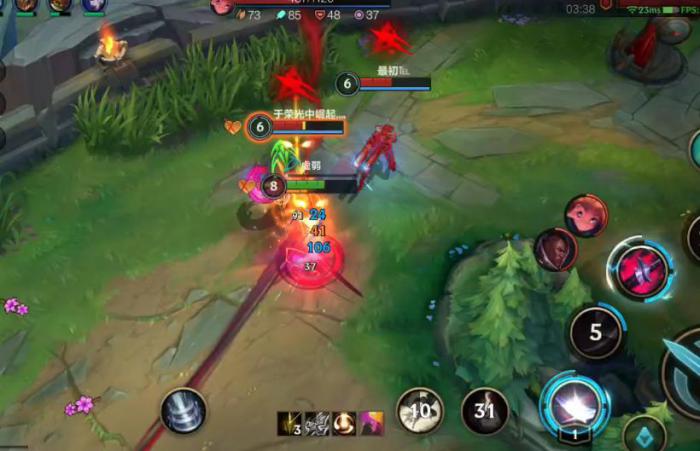
Task: Tap the blue diamond button
Action: click(644, 433)
